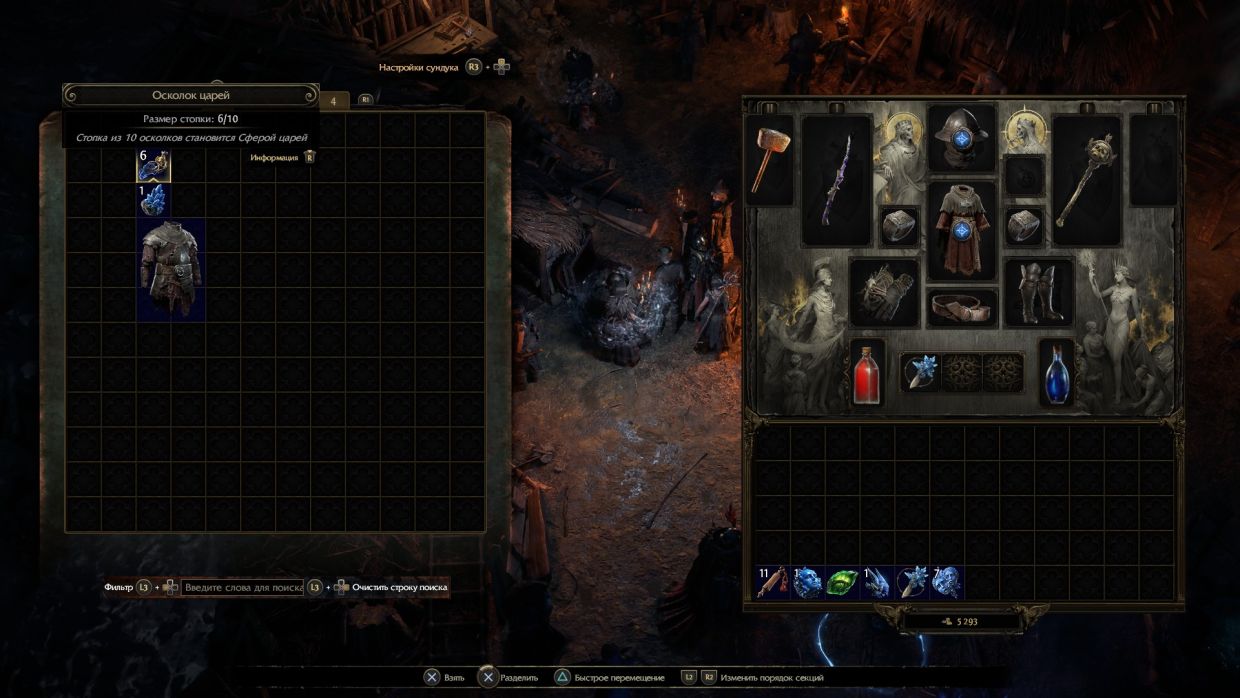The height and width of the screenshot is (698, 1240).
Task: Choose the equipped helmet slot
Action: click(962, 137)
